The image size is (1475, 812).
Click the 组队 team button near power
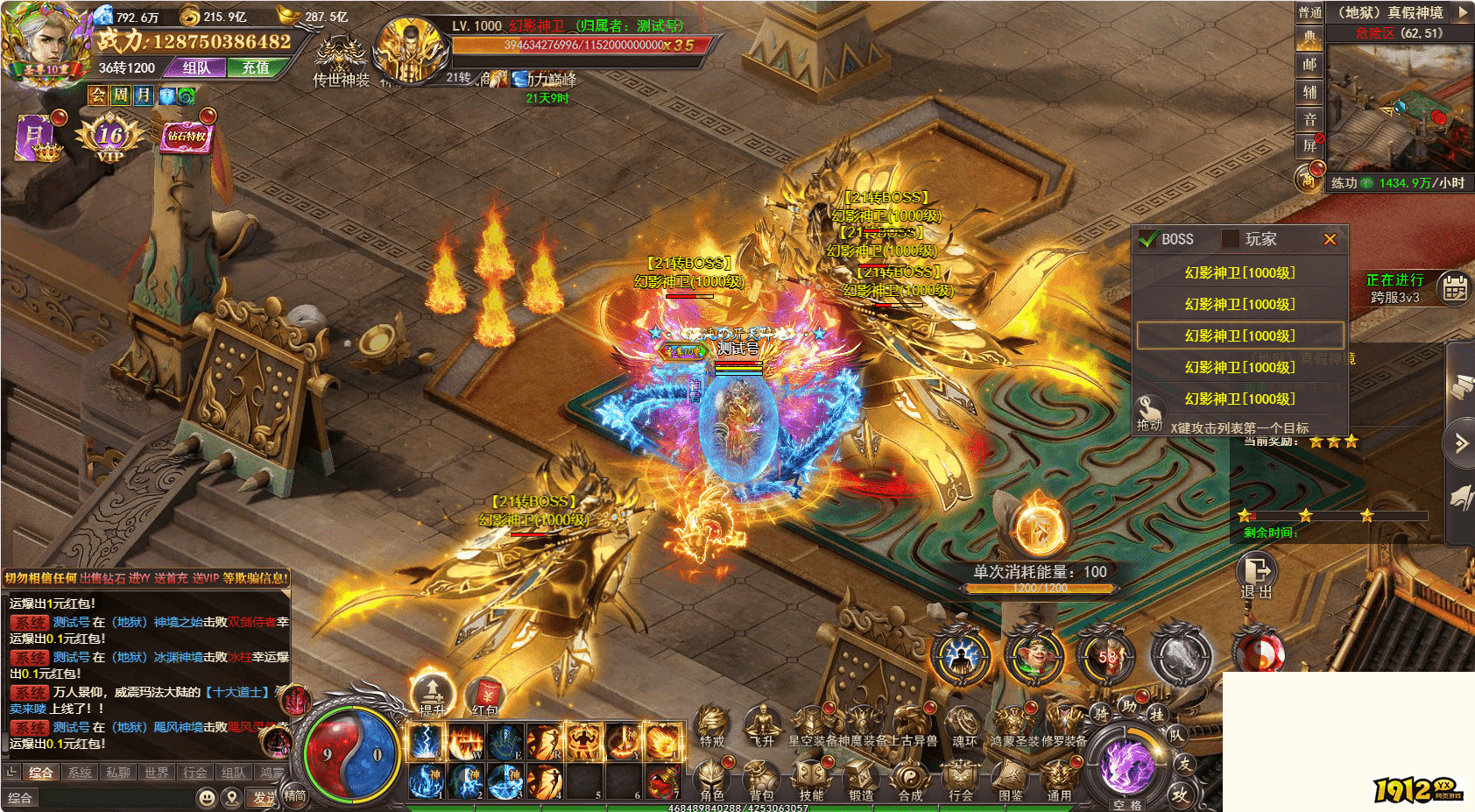coord(197,67)
